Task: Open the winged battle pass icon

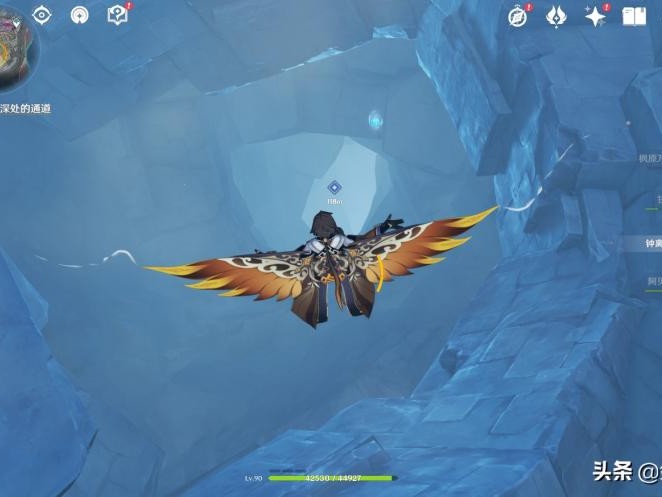Action: [x=556, y=16]
